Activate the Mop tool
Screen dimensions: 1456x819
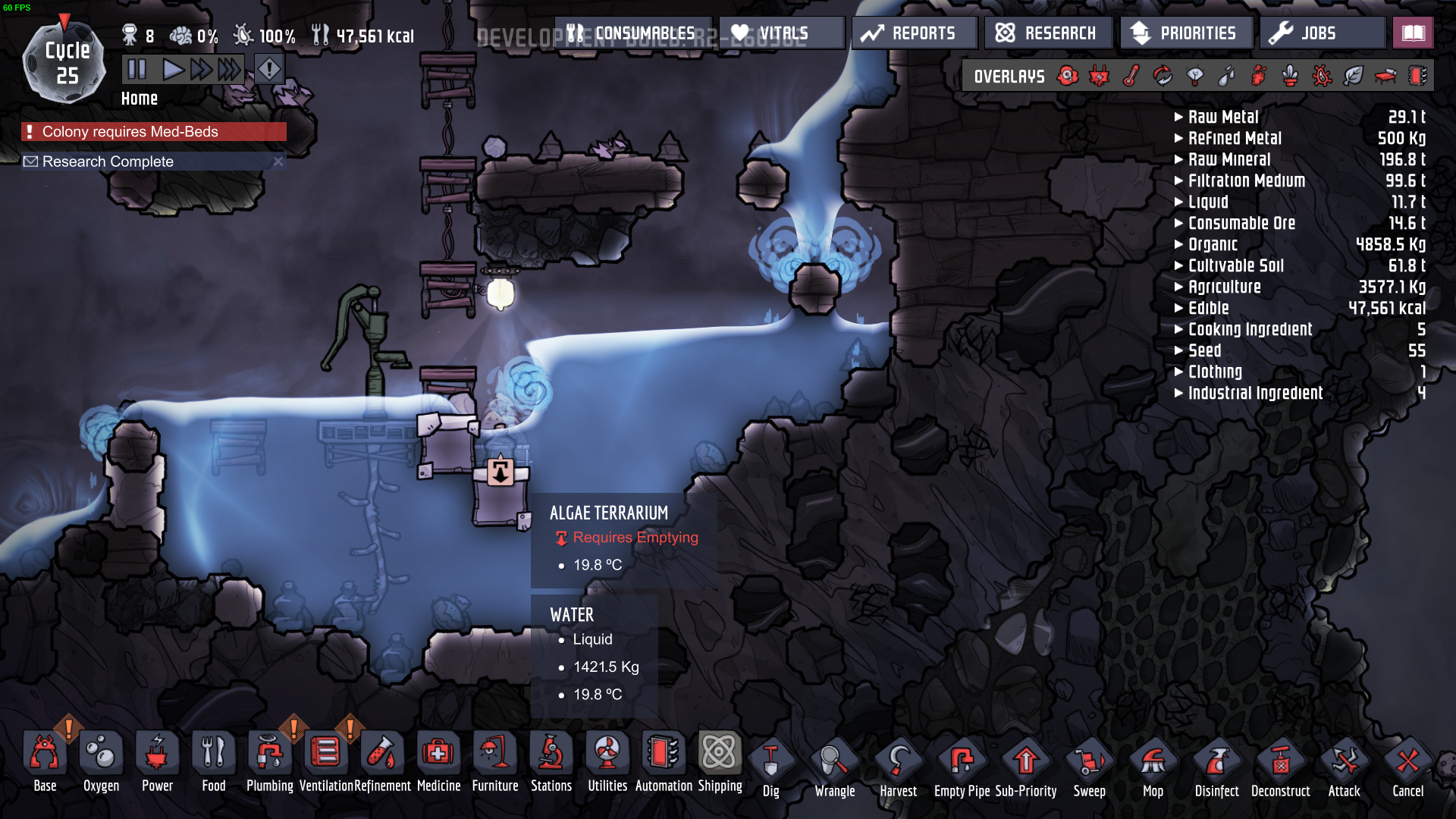[x=1153, y=767]
